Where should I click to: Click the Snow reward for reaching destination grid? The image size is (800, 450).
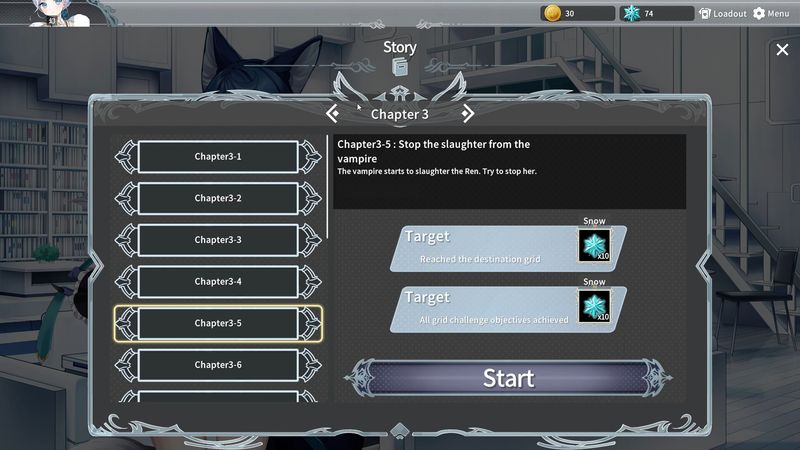coord(594,246)
